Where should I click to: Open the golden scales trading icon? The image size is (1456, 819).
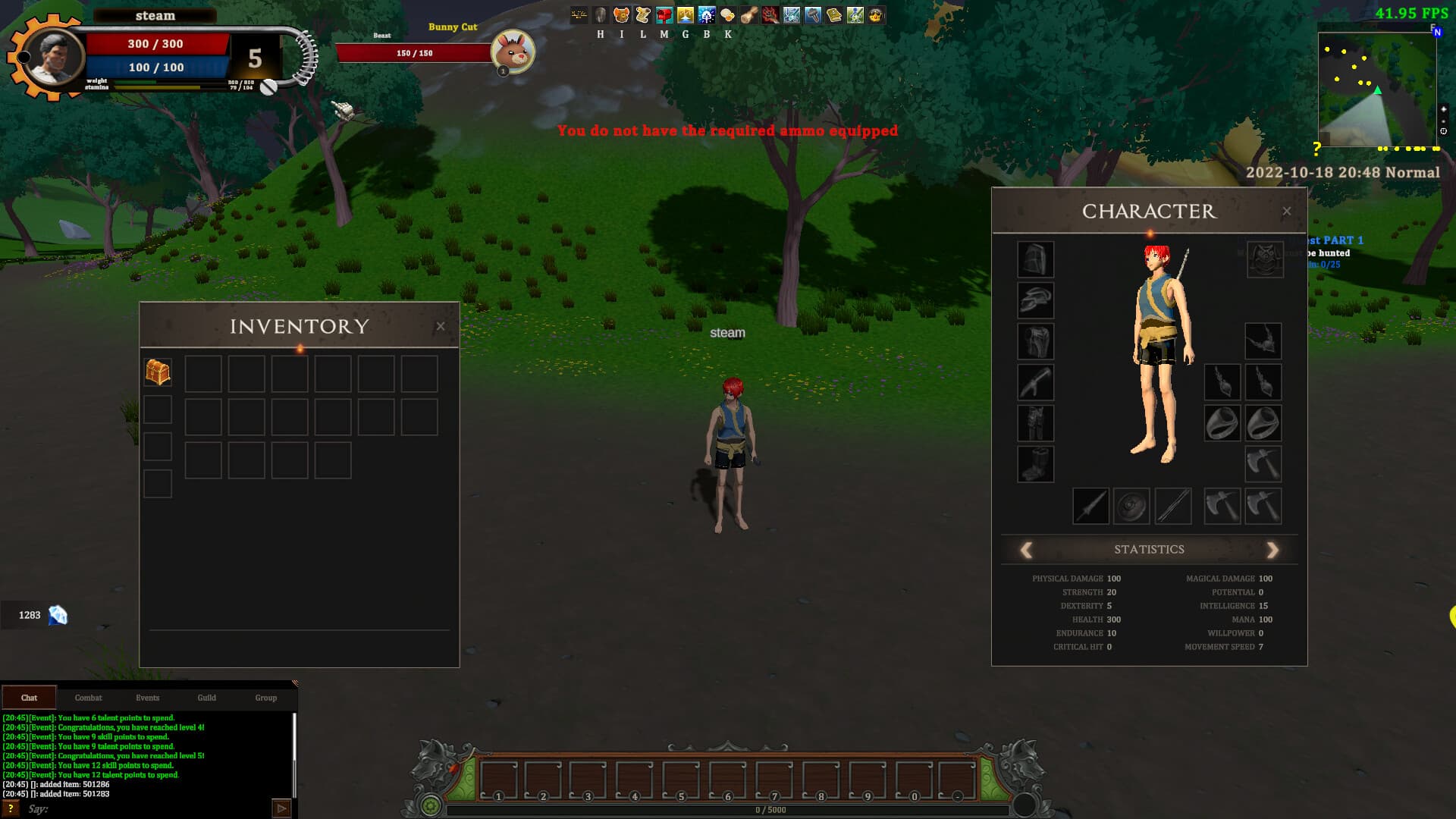click(x=684, y=13)
